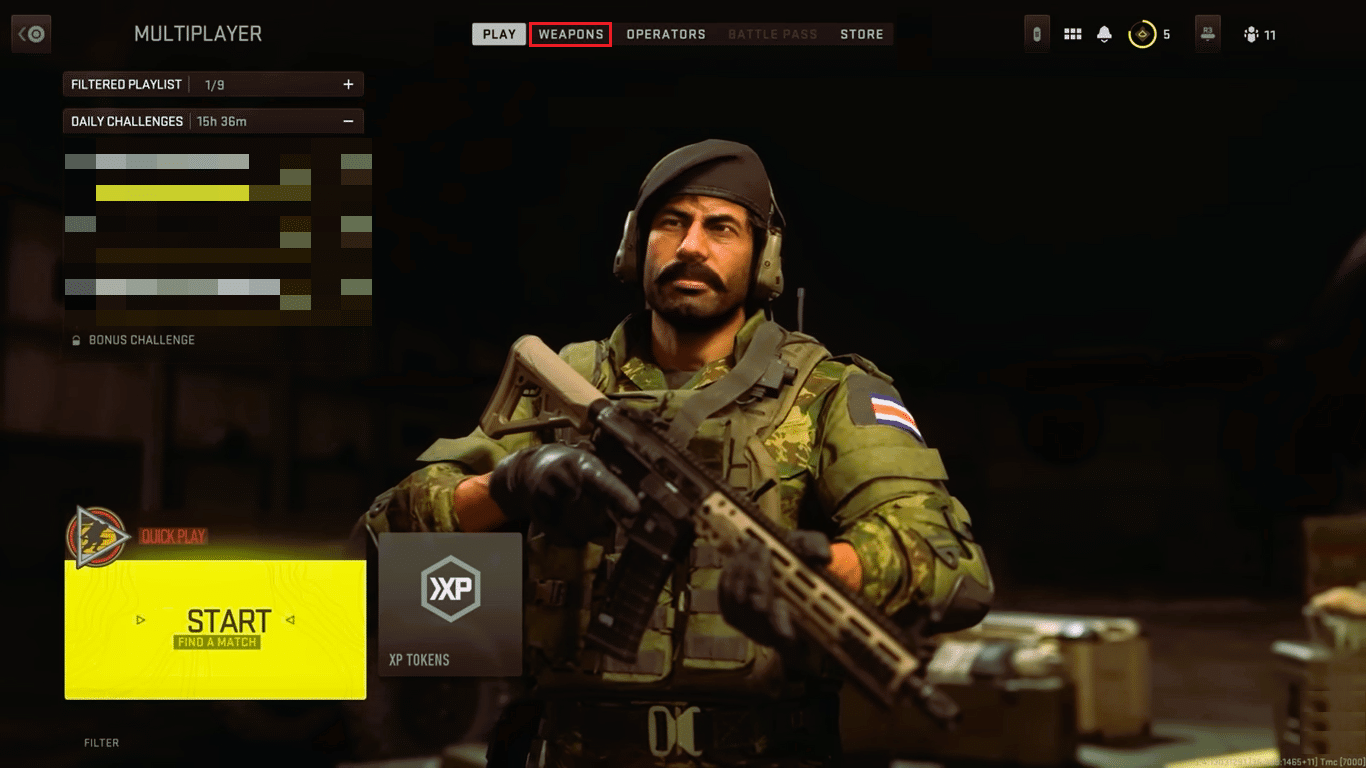The height and width of the screenshot is (768, 1366).
Task: Click the mobile device icon in top bar
Action: coord(1036,34)
